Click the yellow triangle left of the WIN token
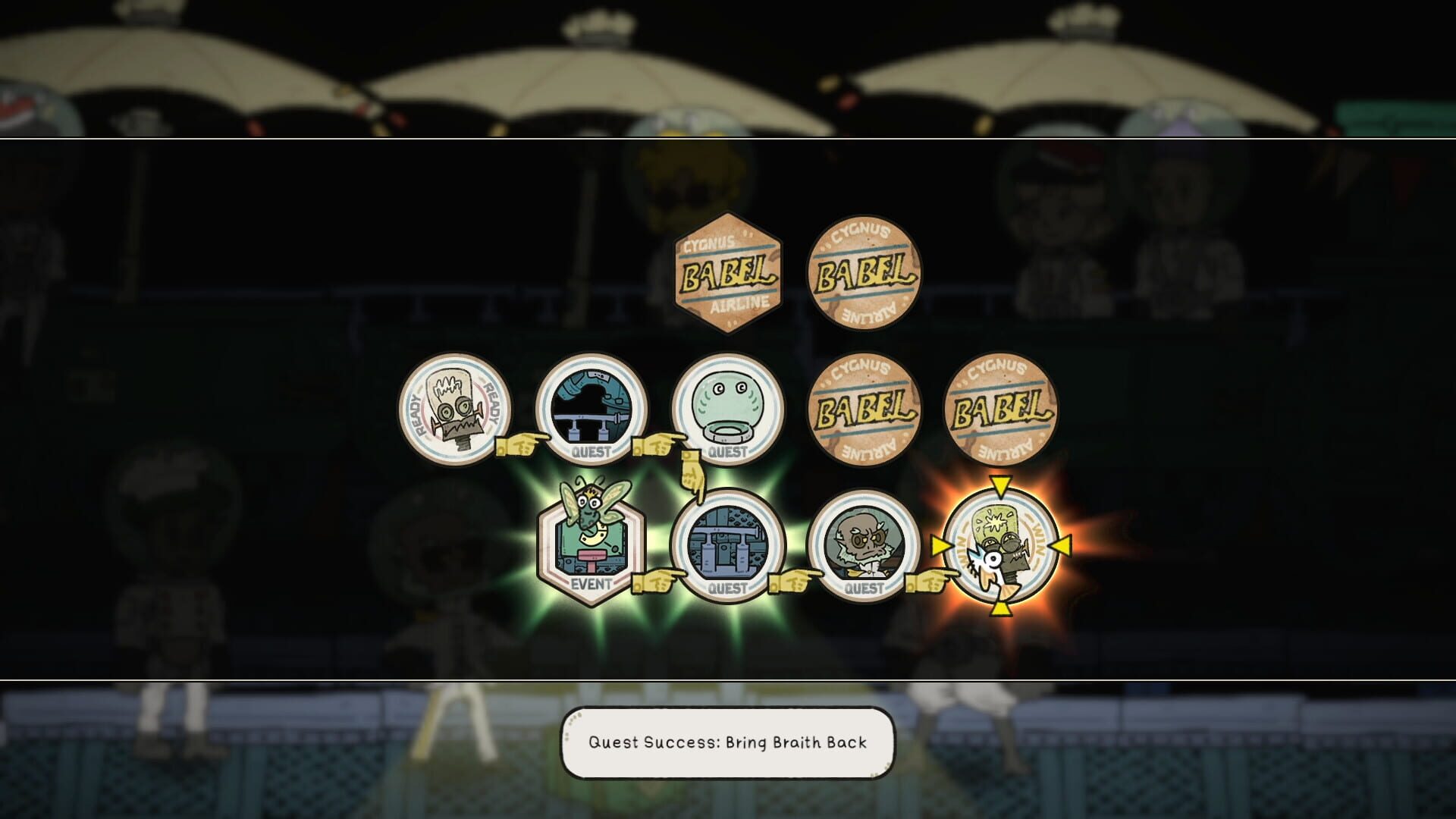The image size is (1456, 819). 940,544
